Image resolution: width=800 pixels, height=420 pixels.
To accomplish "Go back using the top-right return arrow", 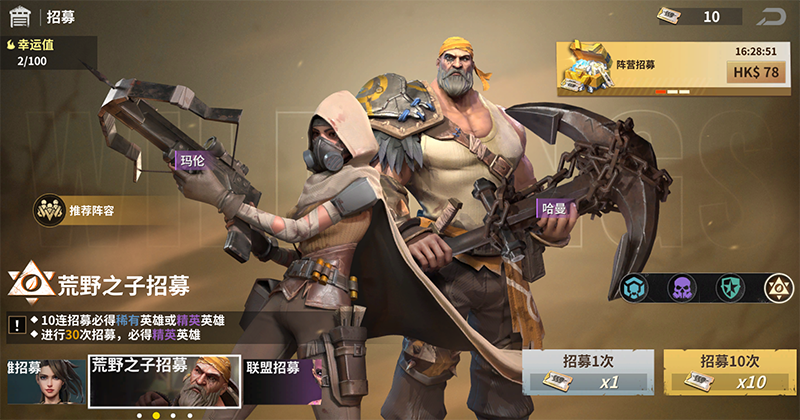I will (x=772, y=16).
